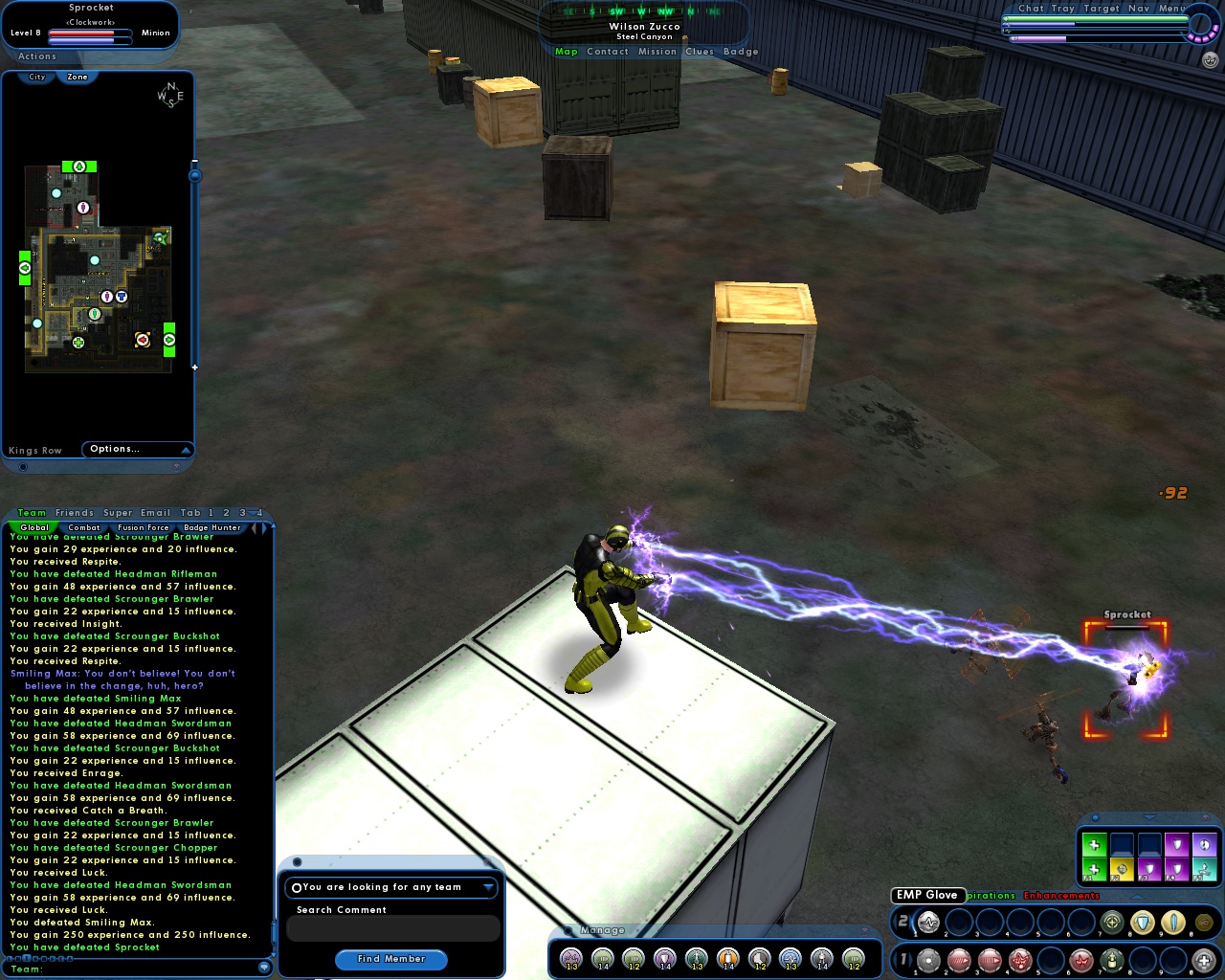Click the targeting power icon in tray 2

[1111, 923]
